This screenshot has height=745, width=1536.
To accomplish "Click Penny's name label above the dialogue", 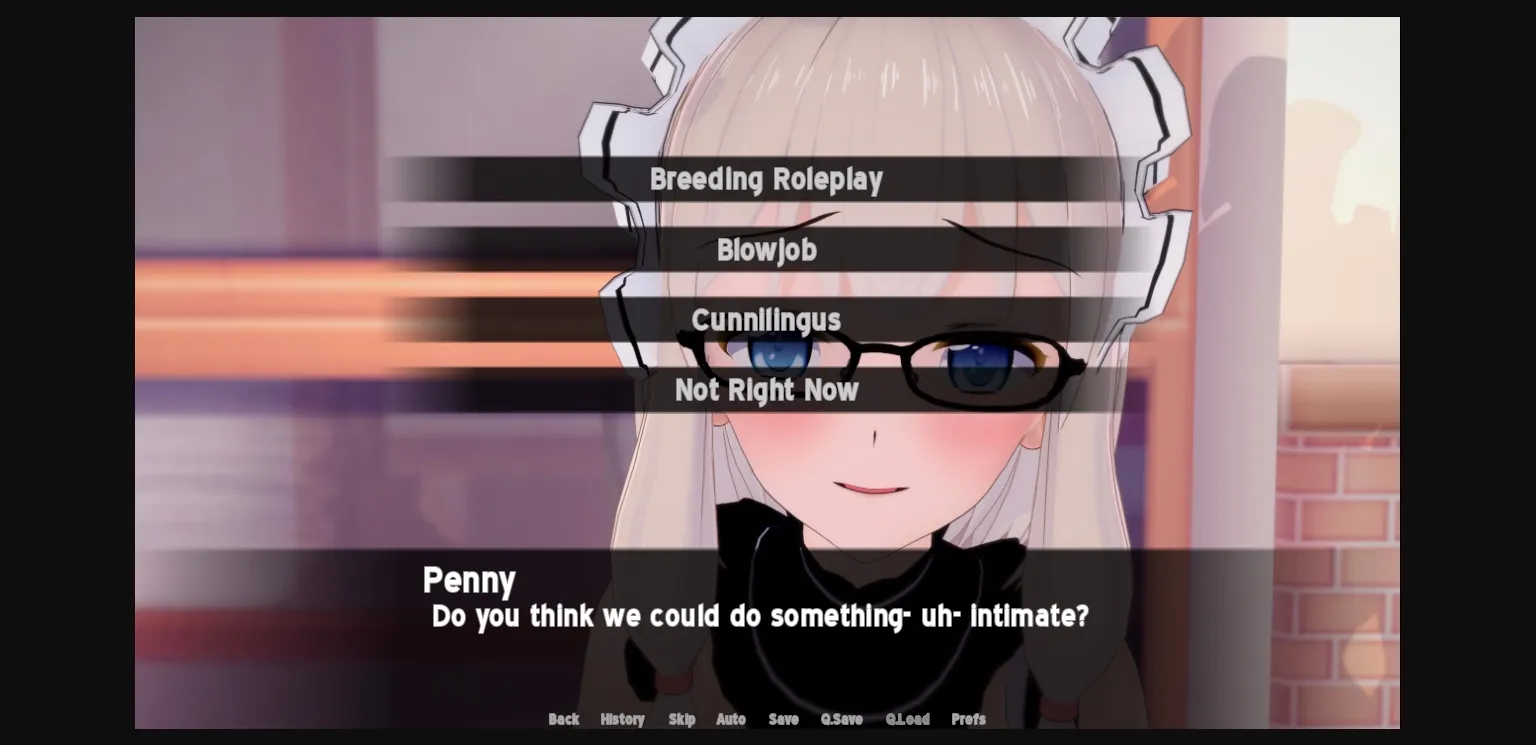I will 469,580.
